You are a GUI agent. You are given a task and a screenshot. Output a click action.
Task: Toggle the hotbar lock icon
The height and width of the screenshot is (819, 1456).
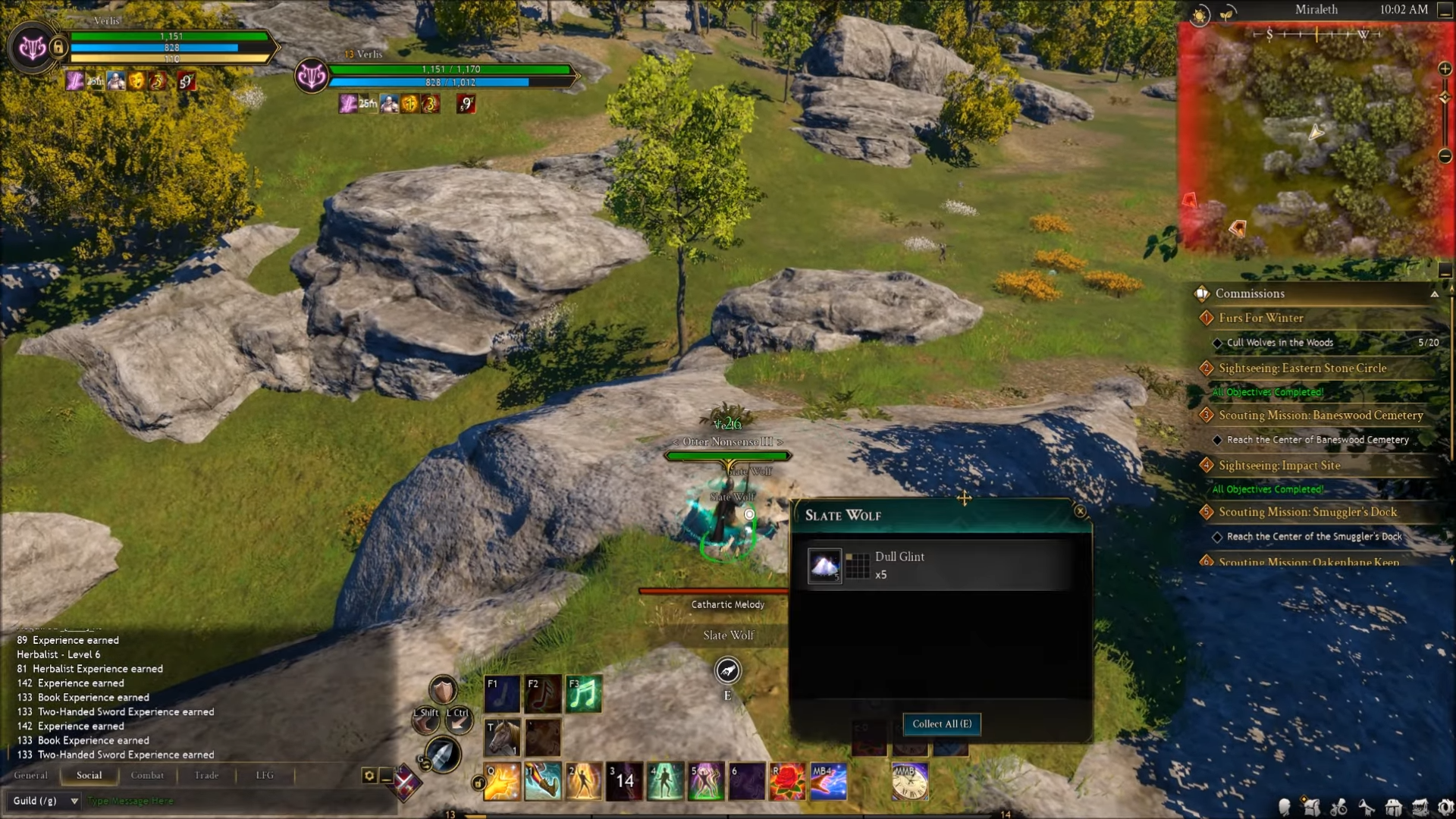tap(479, 783)
